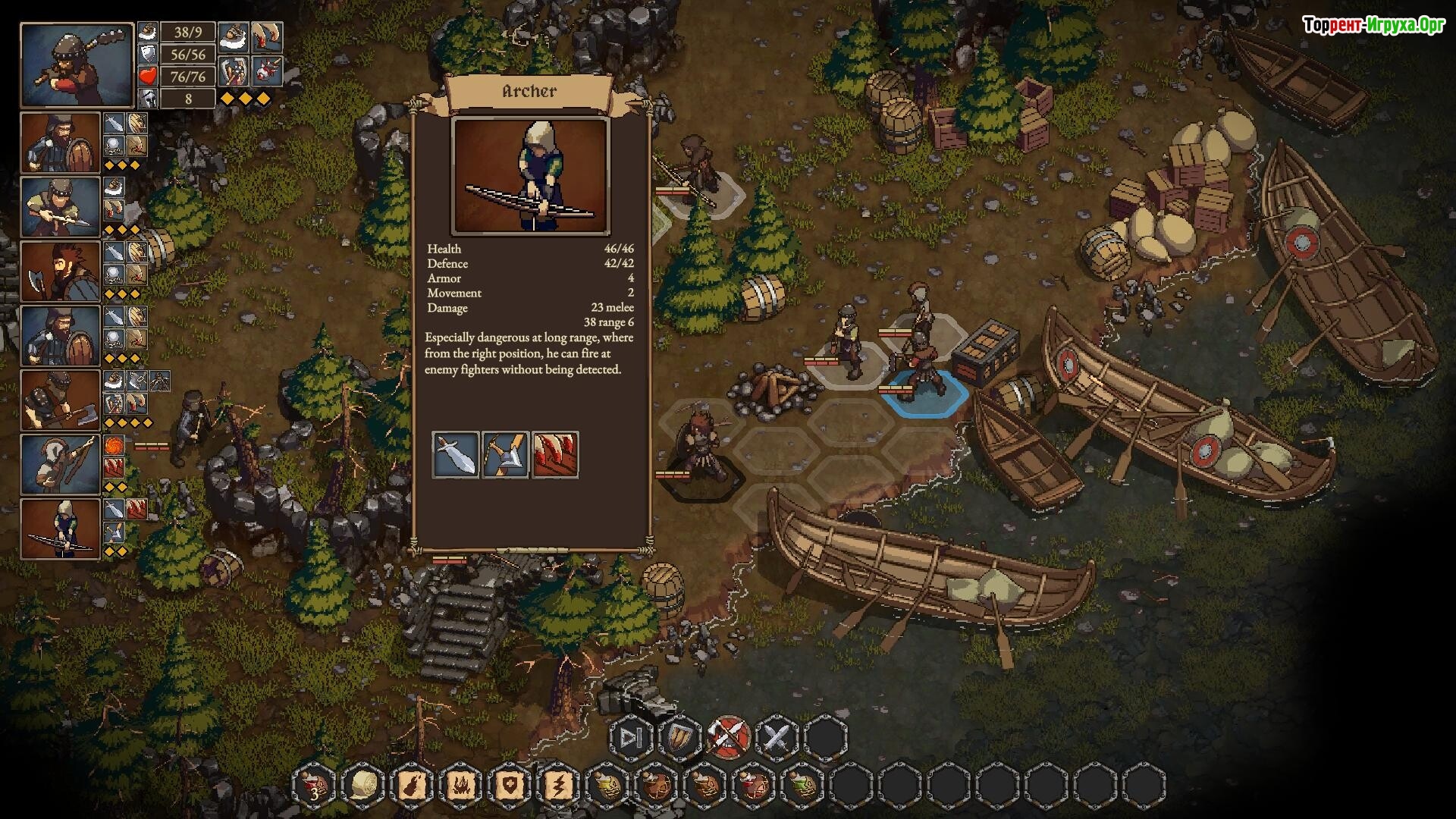Select the spearman portrait in turn order
The height and width of the screenshot is (819, 1456).
61,206
